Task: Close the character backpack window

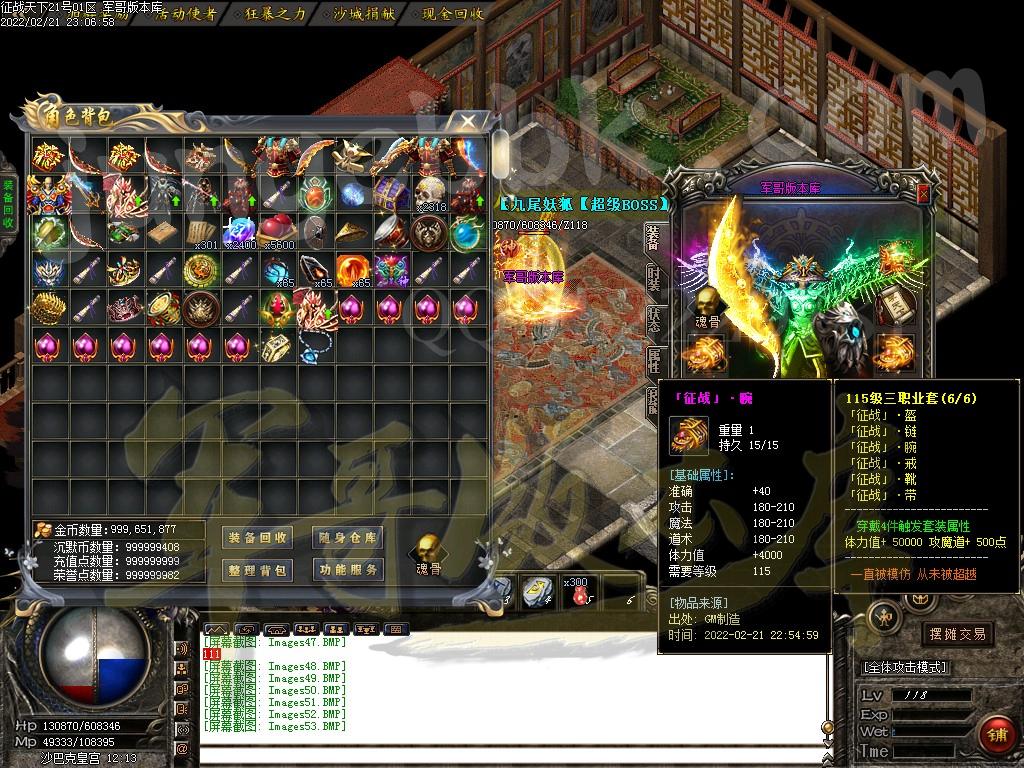Action: [x=466, y=122]
